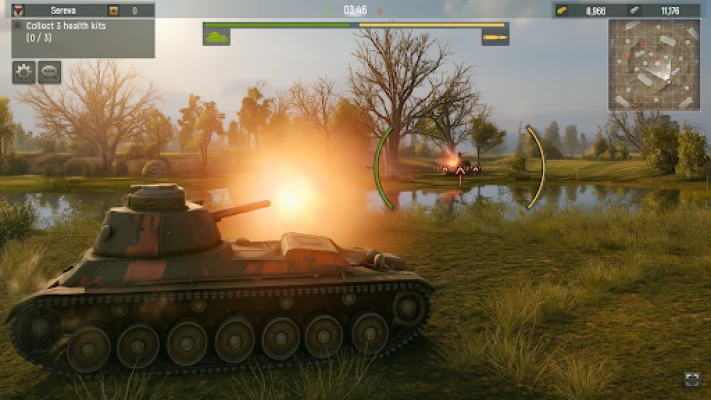Click the silver currency icon
Screen dimensions: 711x400
(636, 10)
